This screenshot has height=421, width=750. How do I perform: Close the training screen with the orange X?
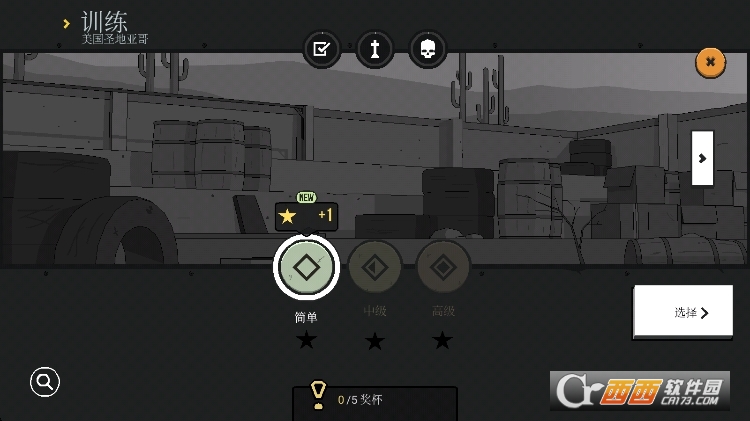710,62
